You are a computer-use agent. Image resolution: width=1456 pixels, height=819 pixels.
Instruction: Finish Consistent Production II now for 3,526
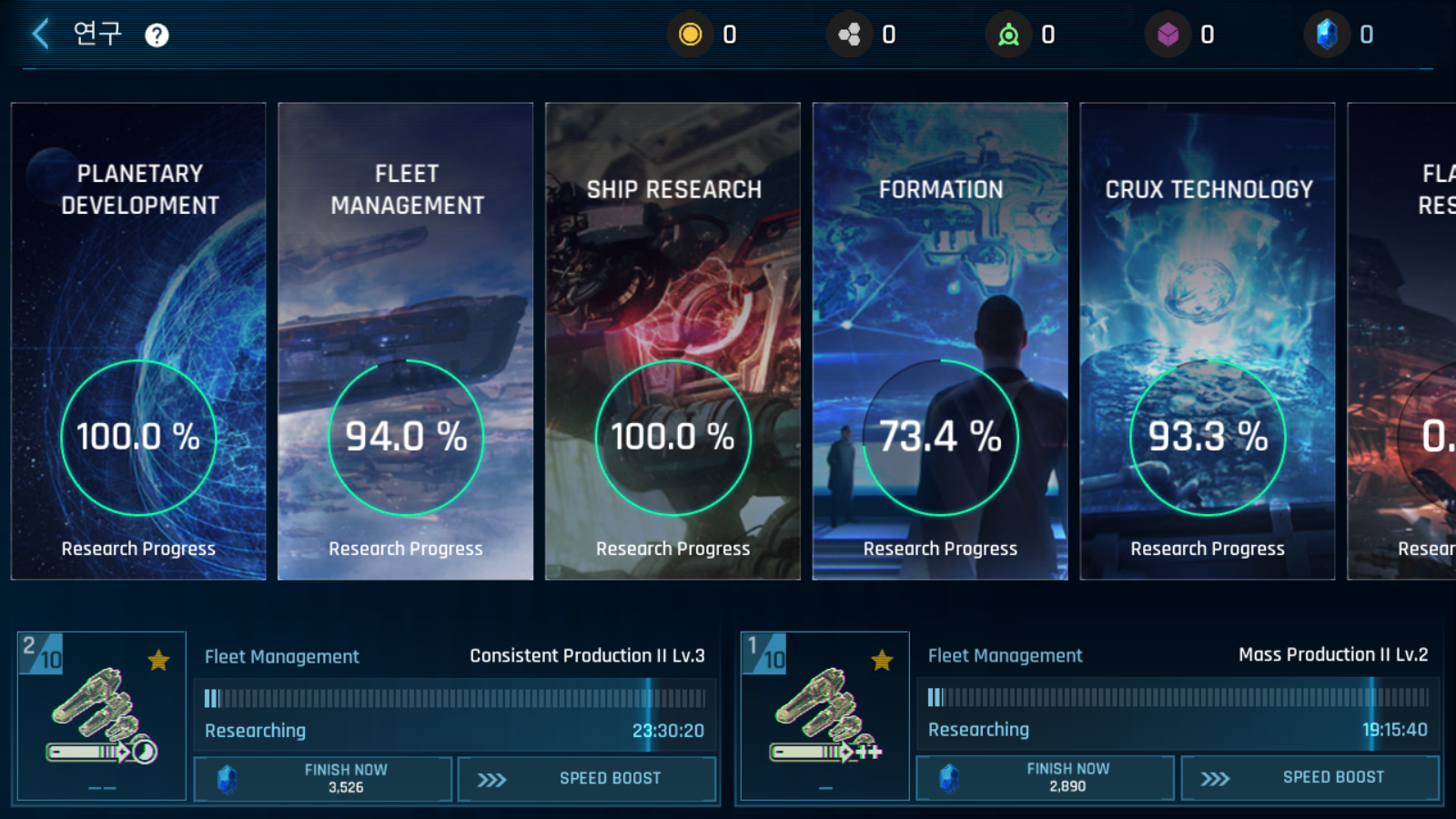click(323, 779)
